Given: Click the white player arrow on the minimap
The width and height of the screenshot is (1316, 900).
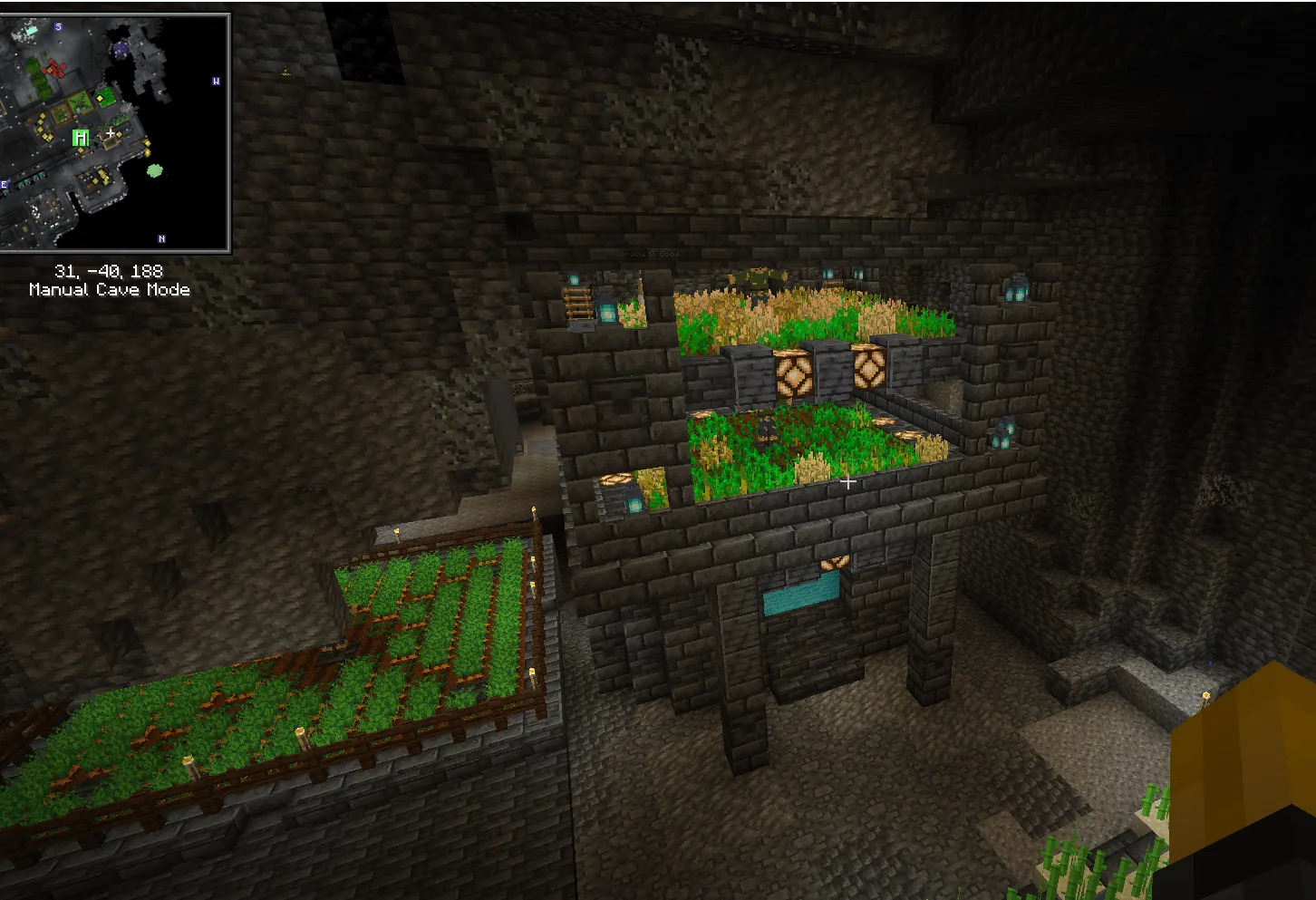Looking at the screenshot, I should [110, 132].
